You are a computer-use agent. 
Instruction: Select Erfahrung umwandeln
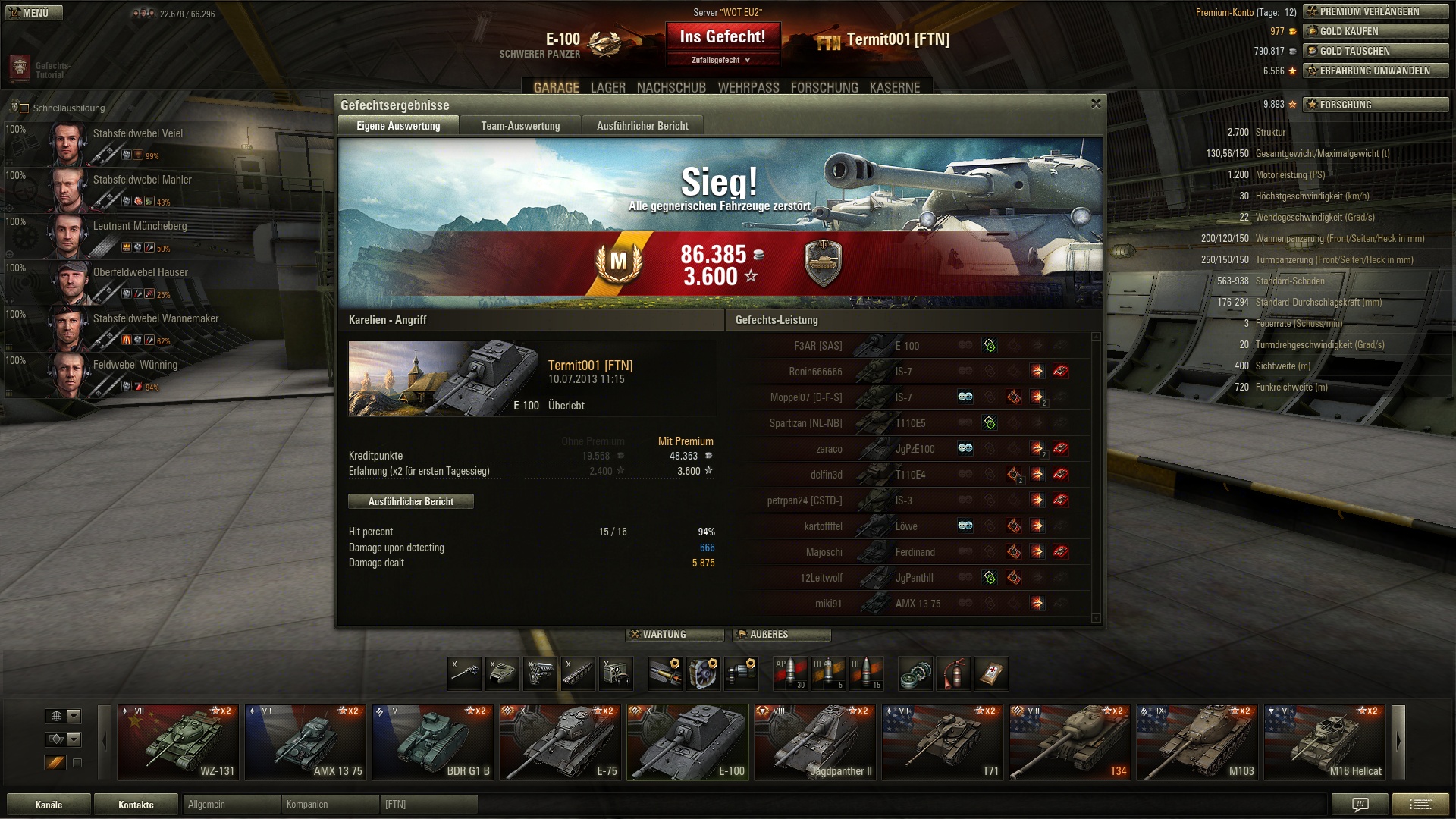coord(1376,71)
